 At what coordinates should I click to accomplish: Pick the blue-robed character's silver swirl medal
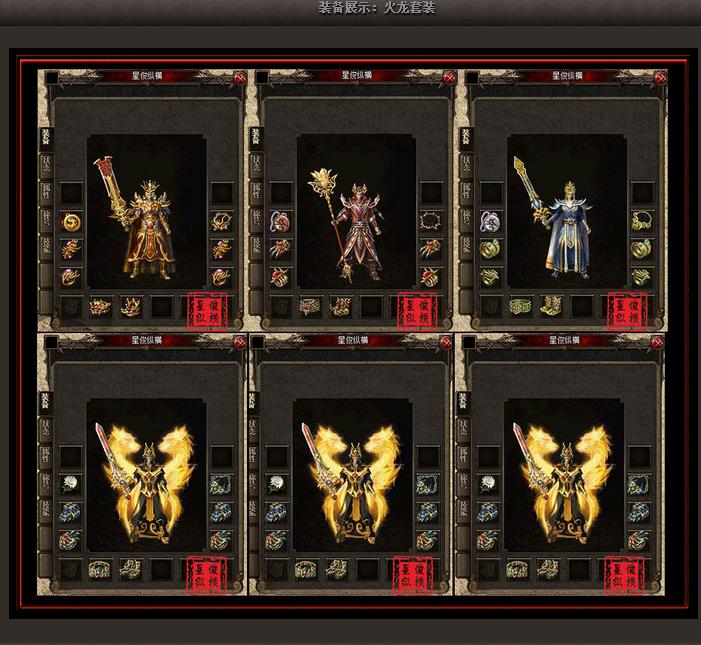point(491,221)
